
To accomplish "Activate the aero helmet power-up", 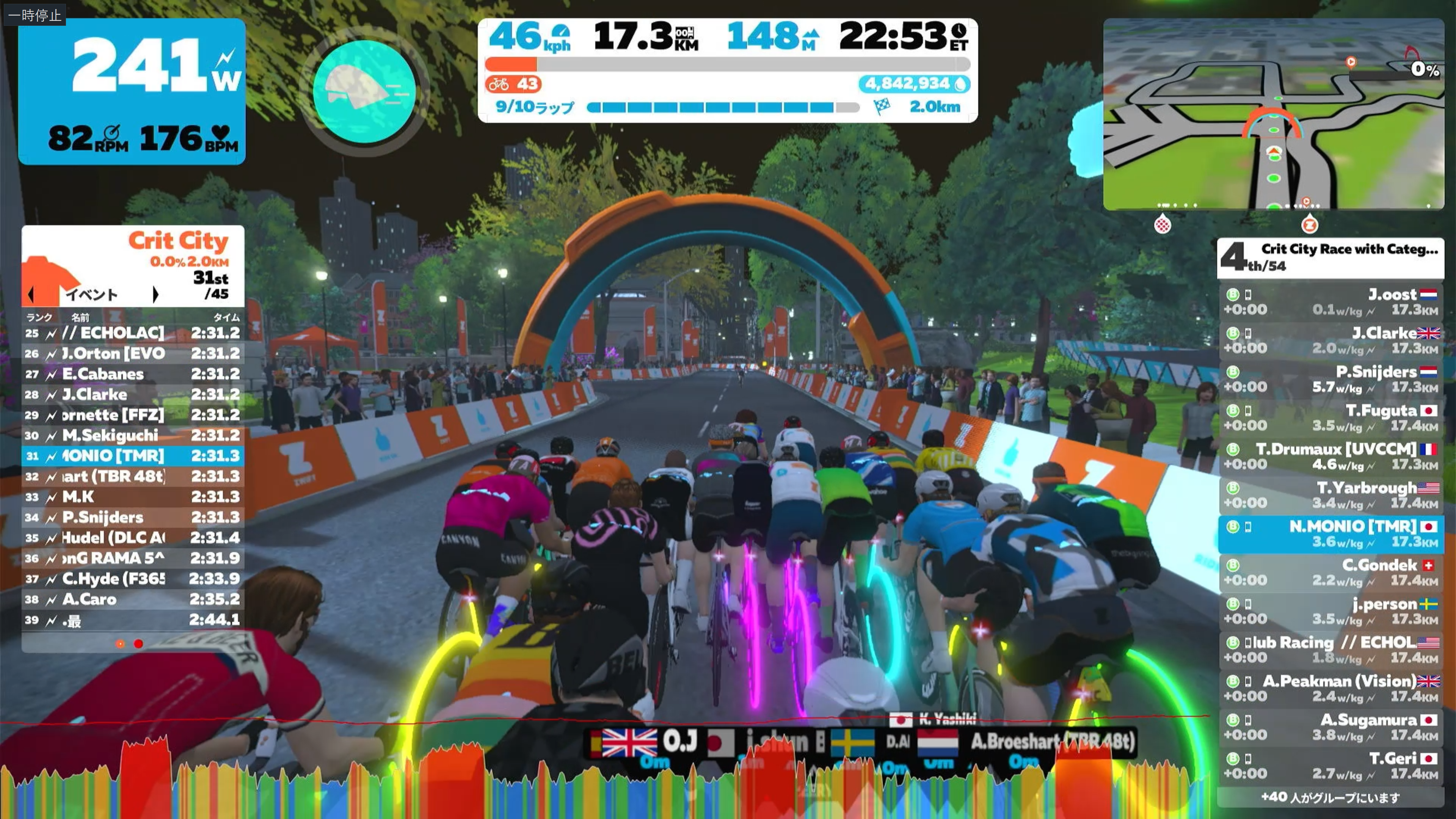I will pos(364,91).
